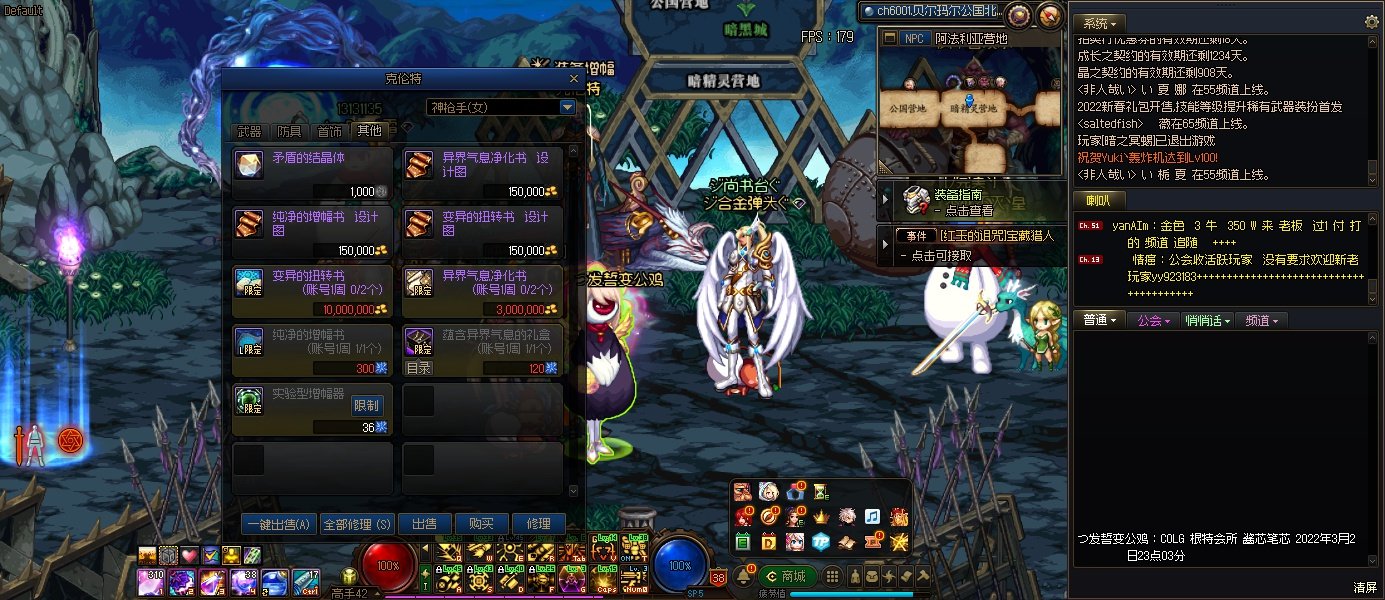
Task: Open the 商城 cash shop
Action: coord(785,576)
